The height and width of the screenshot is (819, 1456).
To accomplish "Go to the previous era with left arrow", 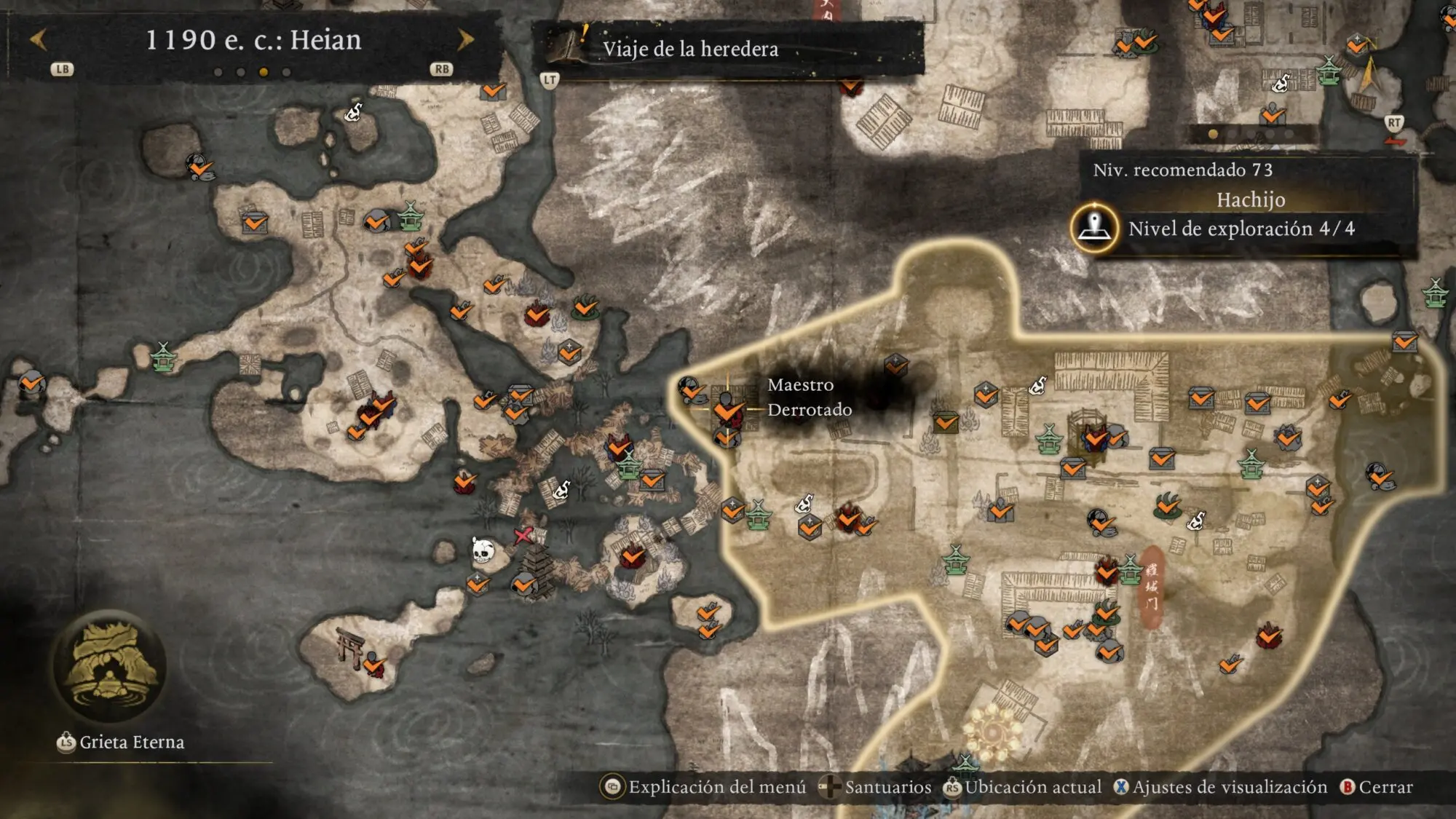I will point(38,40).
